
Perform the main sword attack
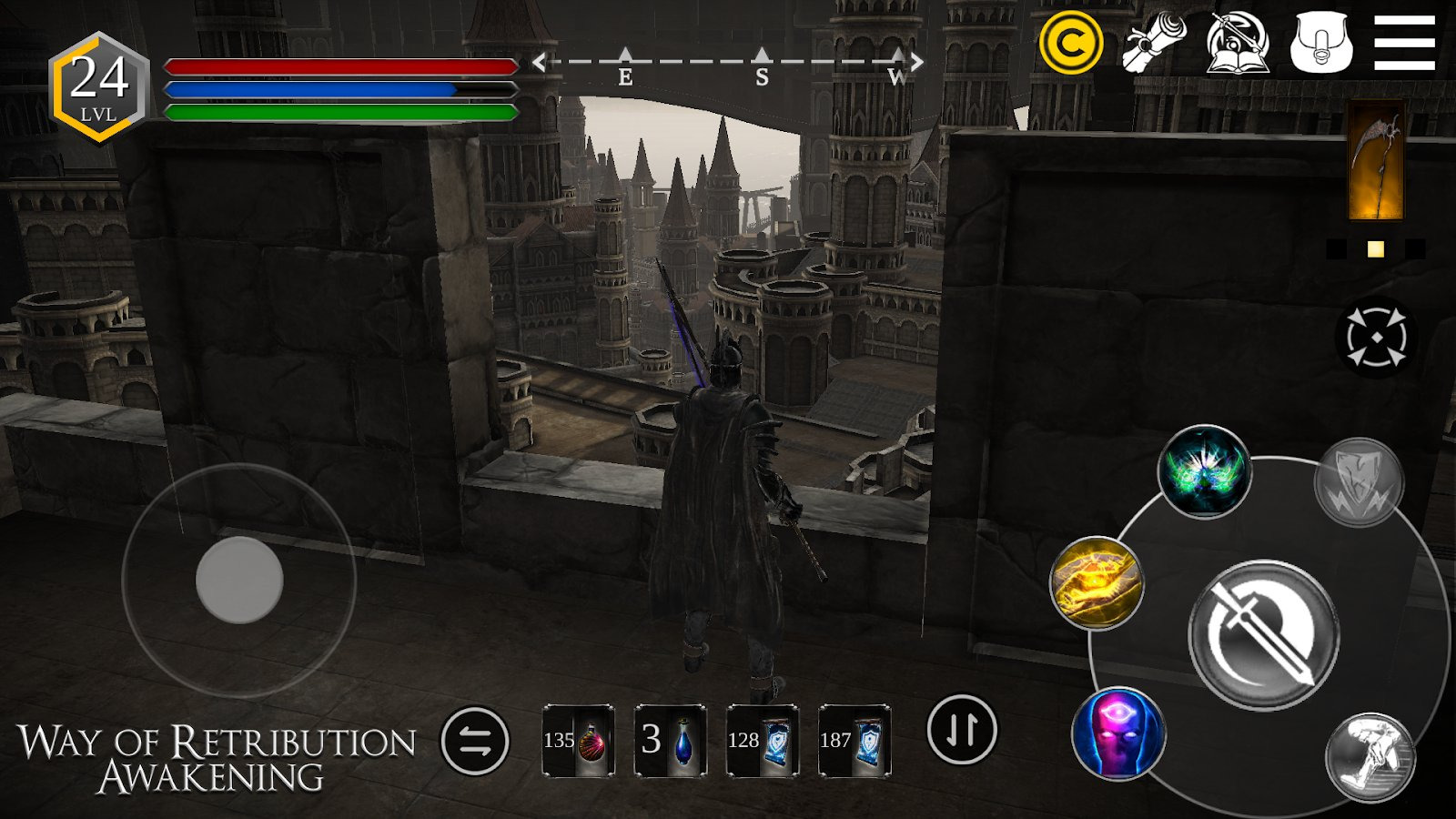1263,634
